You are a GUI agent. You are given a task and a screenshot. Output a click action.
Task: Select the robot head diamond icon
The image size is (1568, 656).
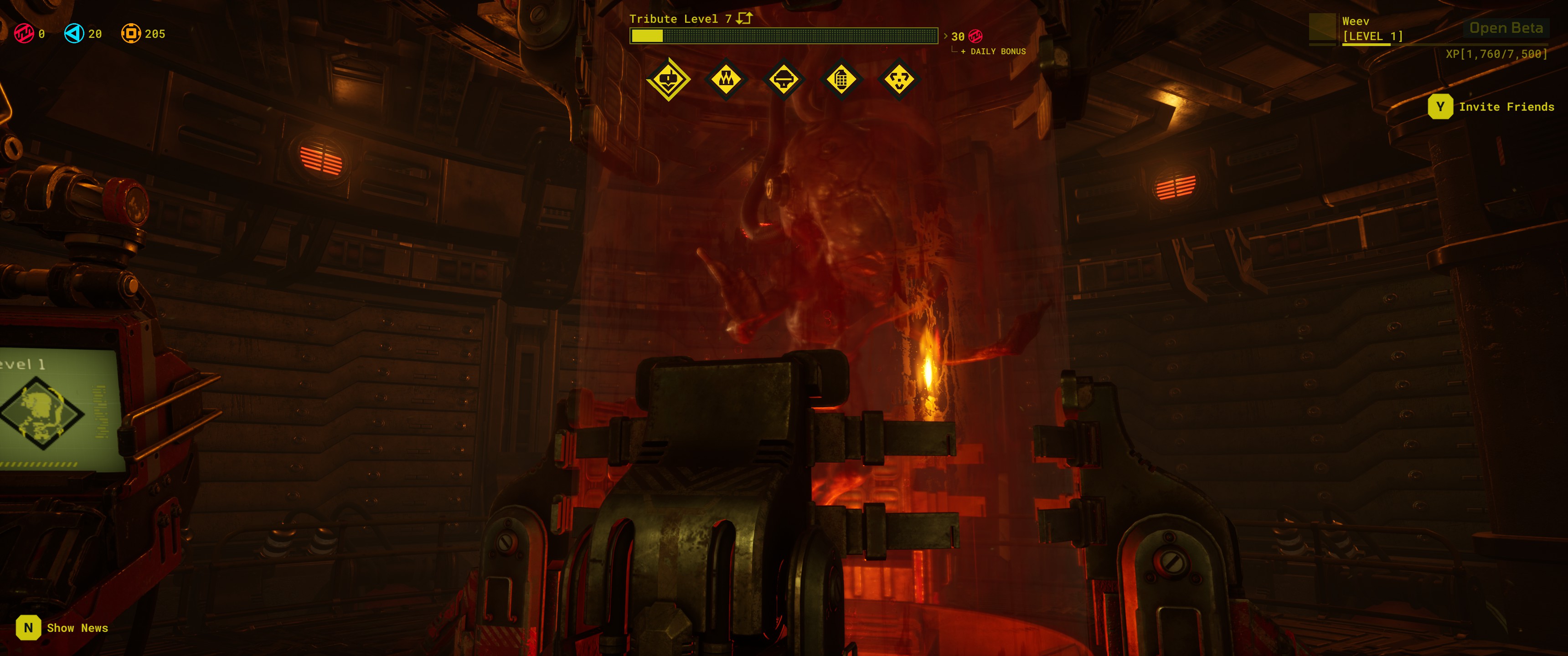668,79
